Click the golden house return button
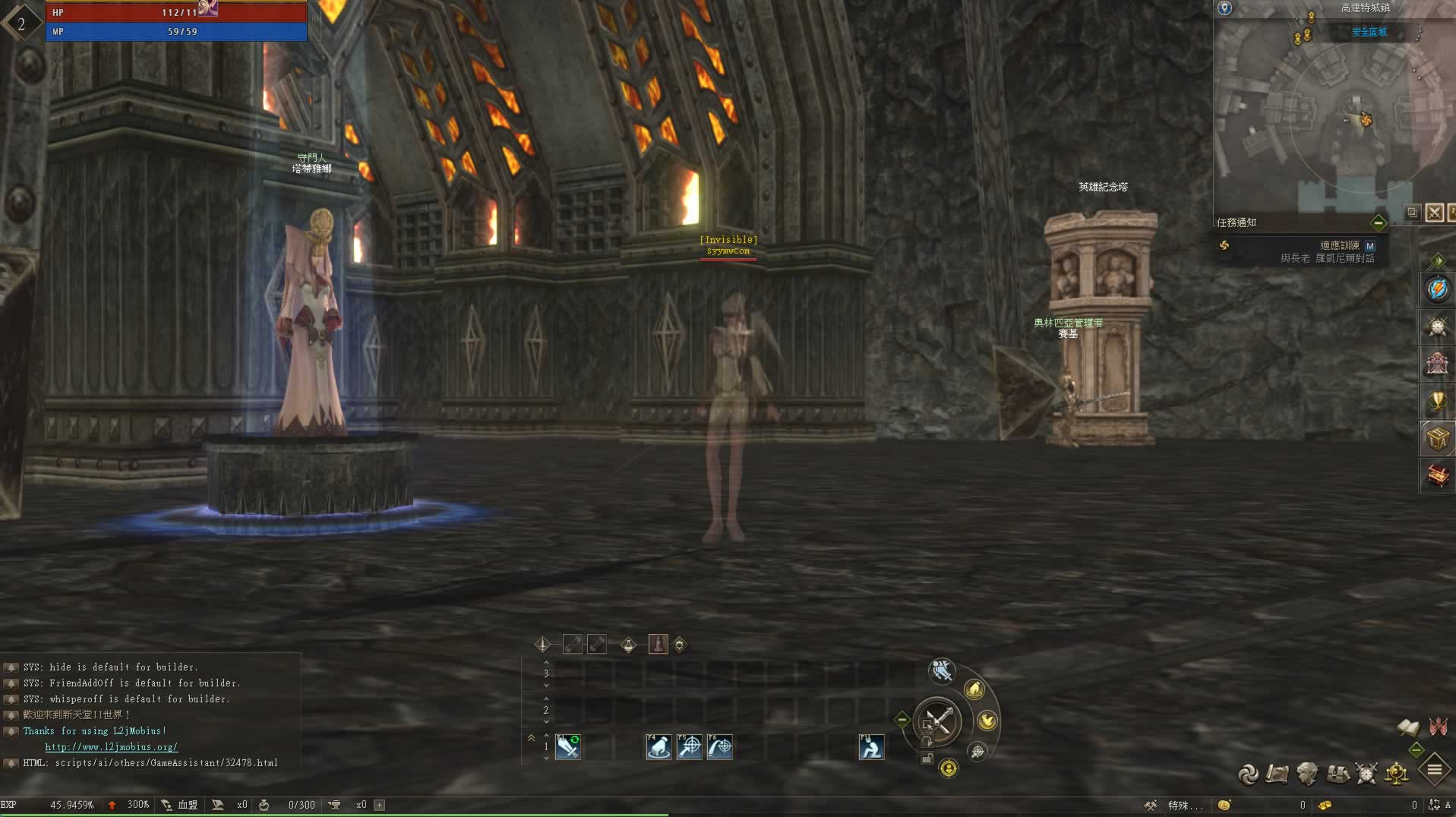 (974, 689)
